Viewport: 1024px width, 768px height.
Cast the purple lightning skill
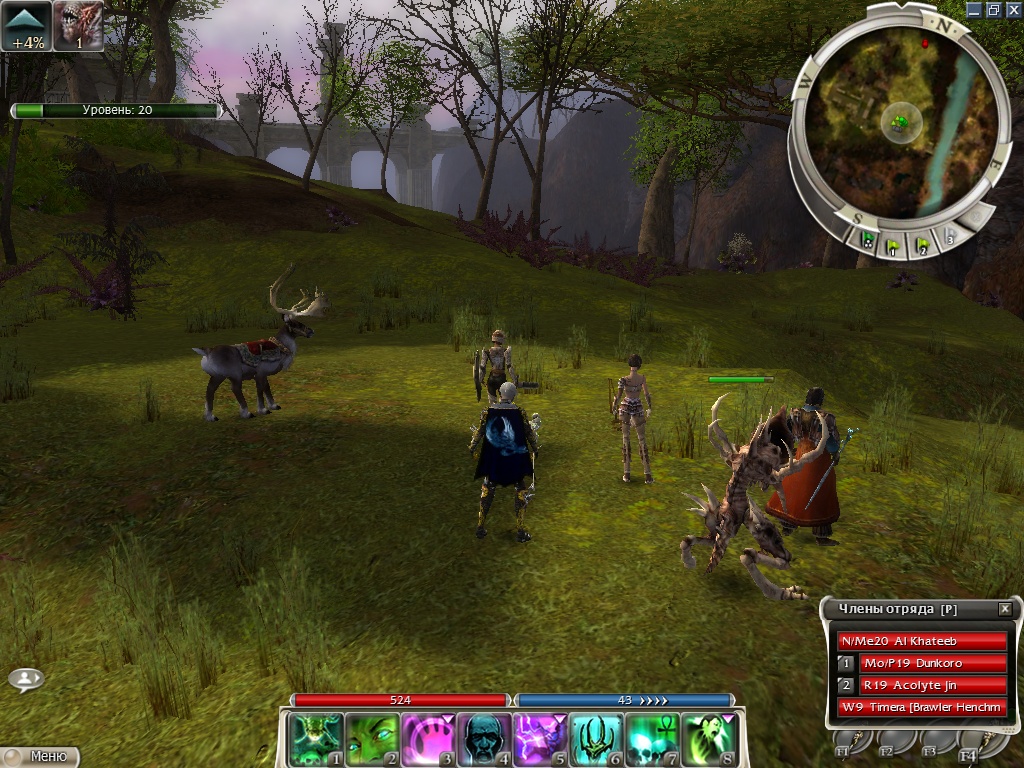click(540, 740)
